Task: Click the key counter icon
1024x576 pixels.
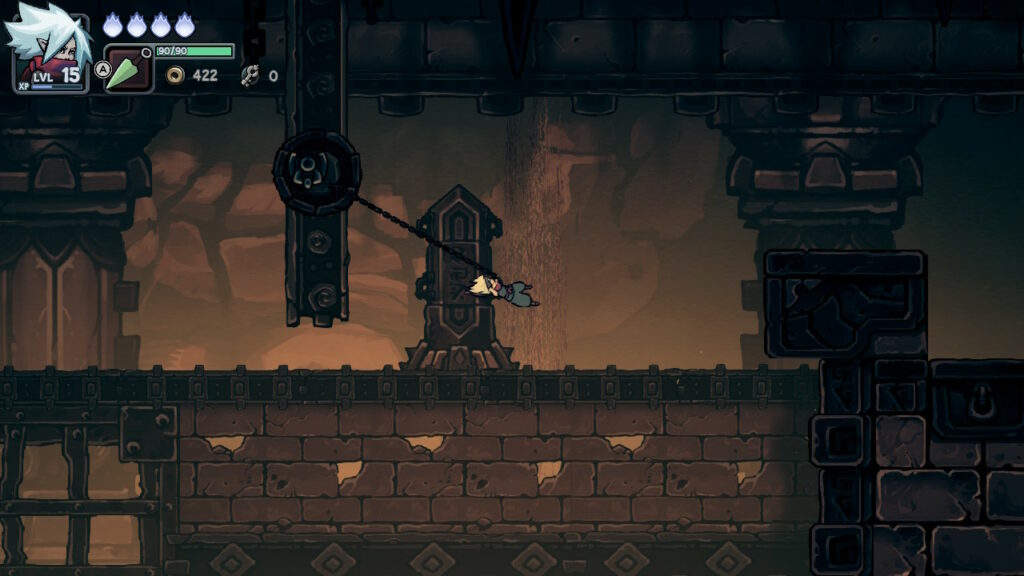Action: [250, 75]
